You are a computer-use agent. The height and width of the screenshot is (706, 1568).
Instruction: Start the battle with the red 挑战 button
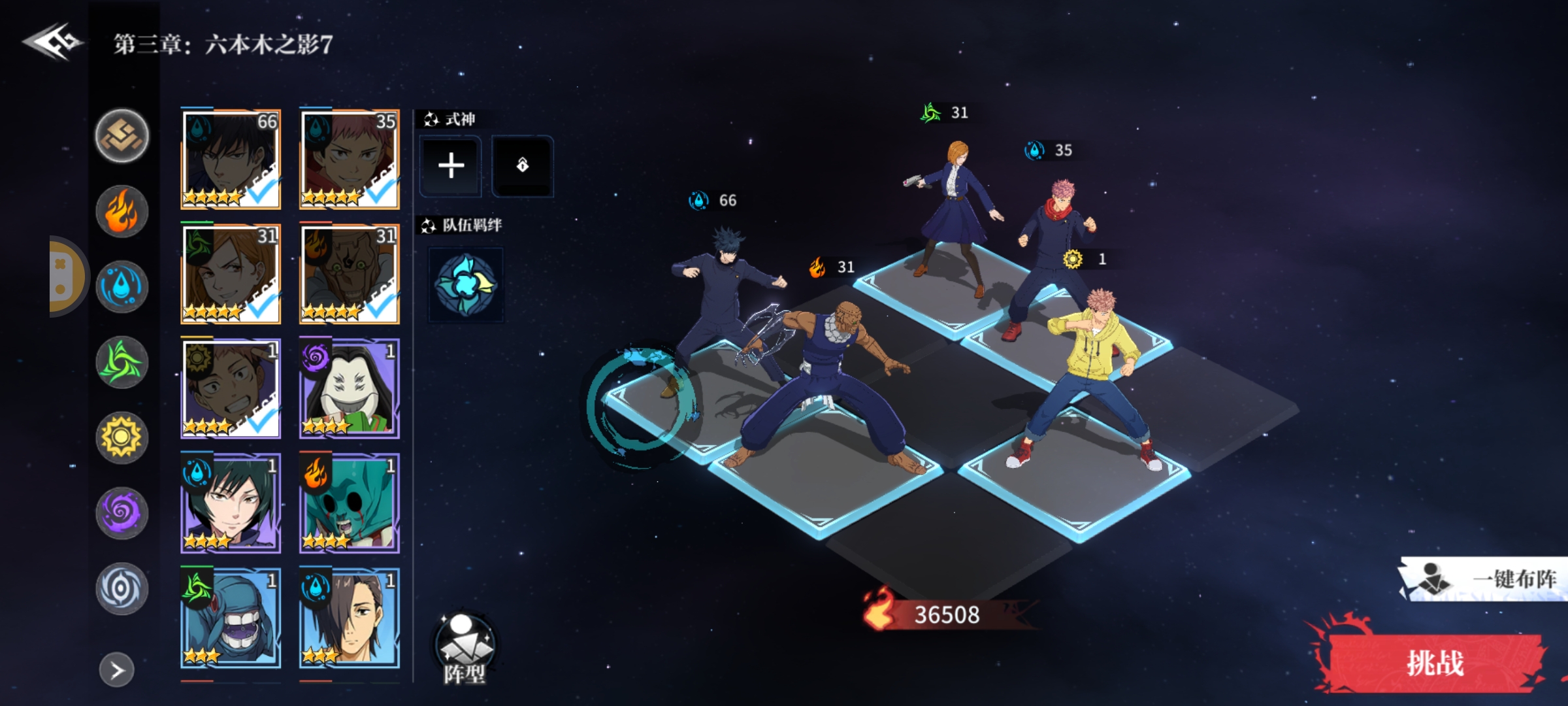1433,663
